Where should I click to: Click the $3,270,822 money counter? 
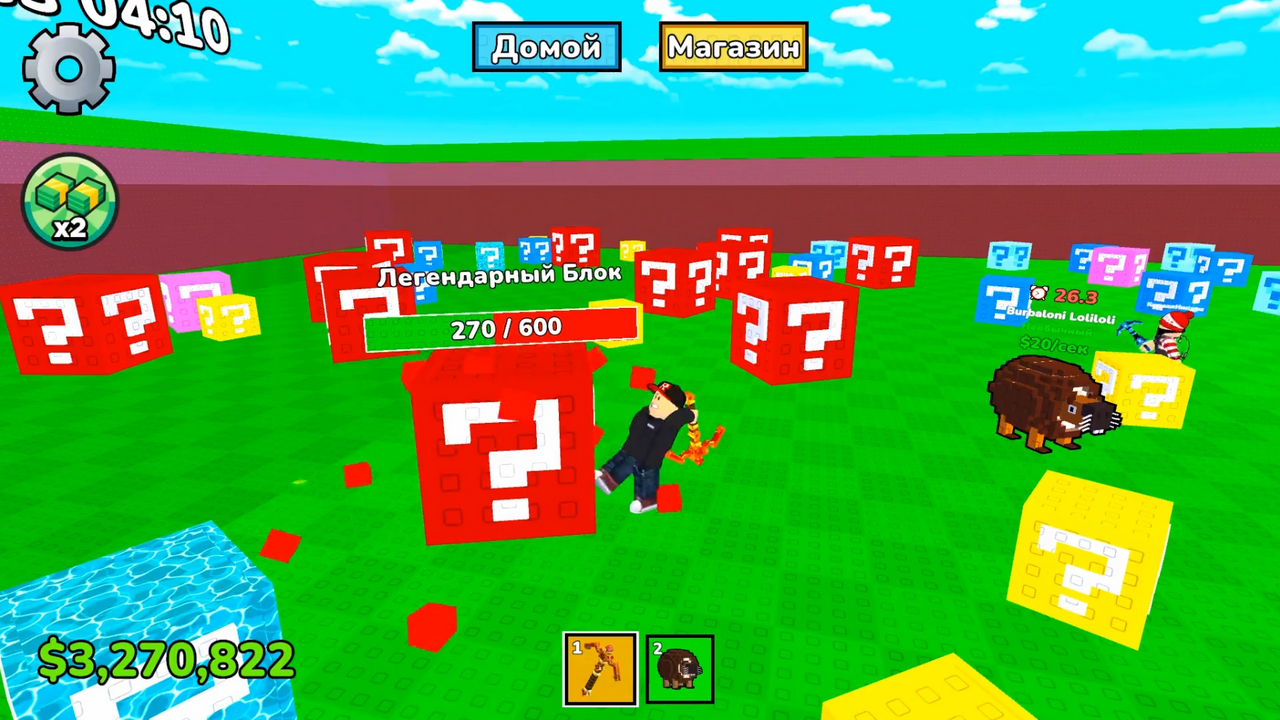[165, 657]
